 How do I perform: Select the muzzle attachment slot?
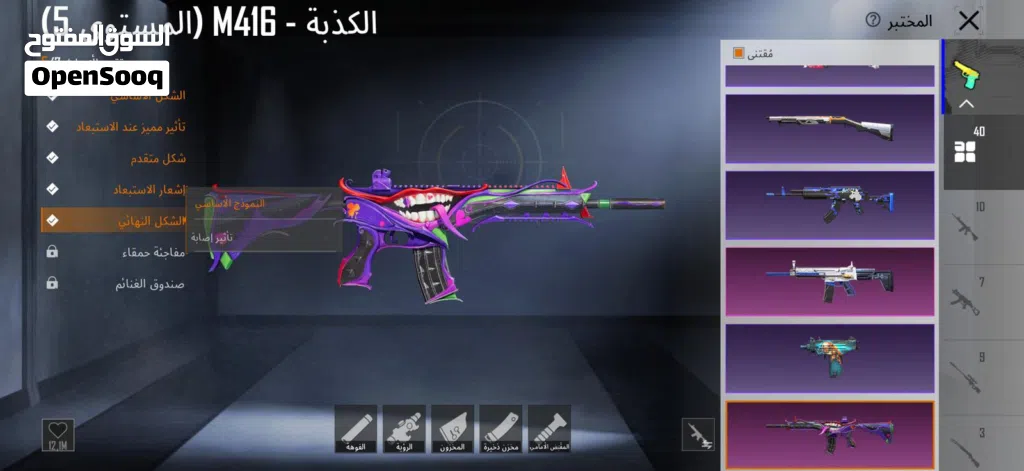(355, 428)
